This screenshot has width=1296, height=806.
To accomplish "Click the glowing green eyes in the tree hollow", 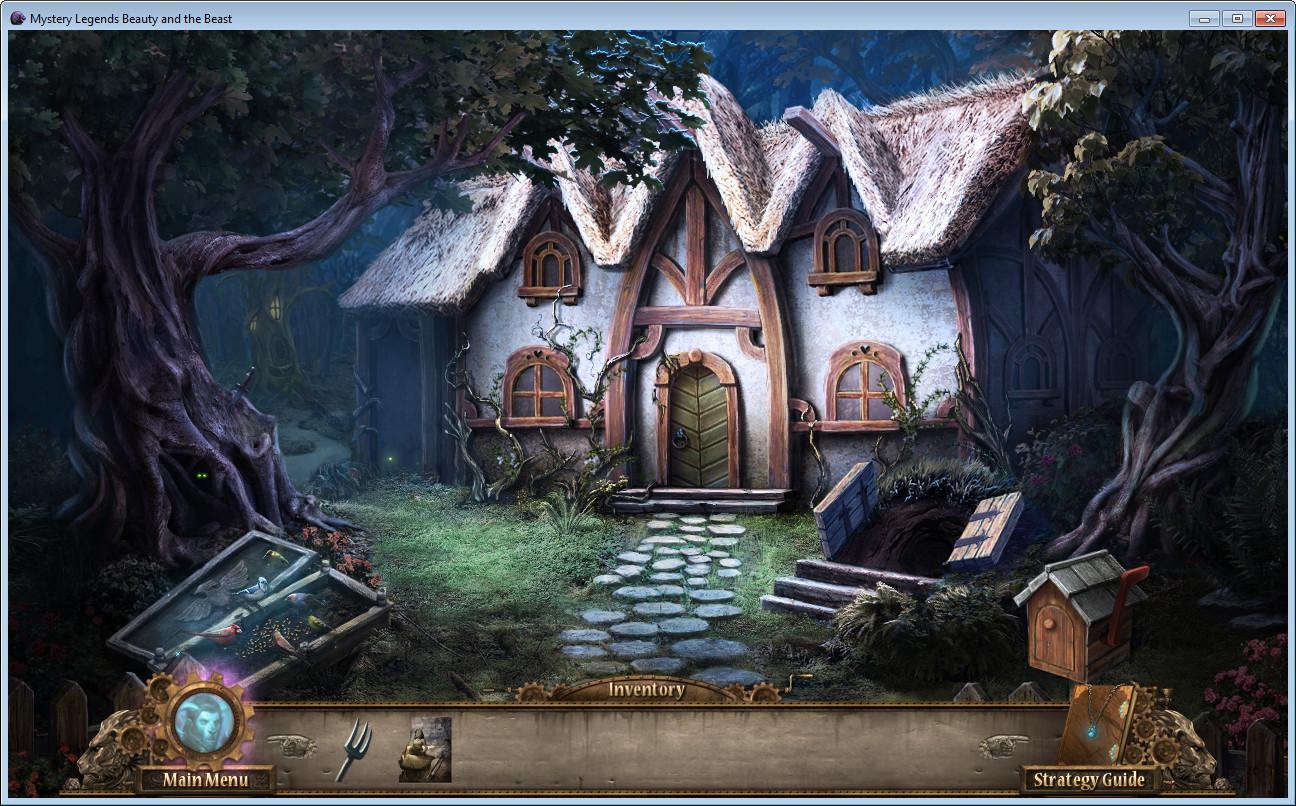I will click(200, 478).
